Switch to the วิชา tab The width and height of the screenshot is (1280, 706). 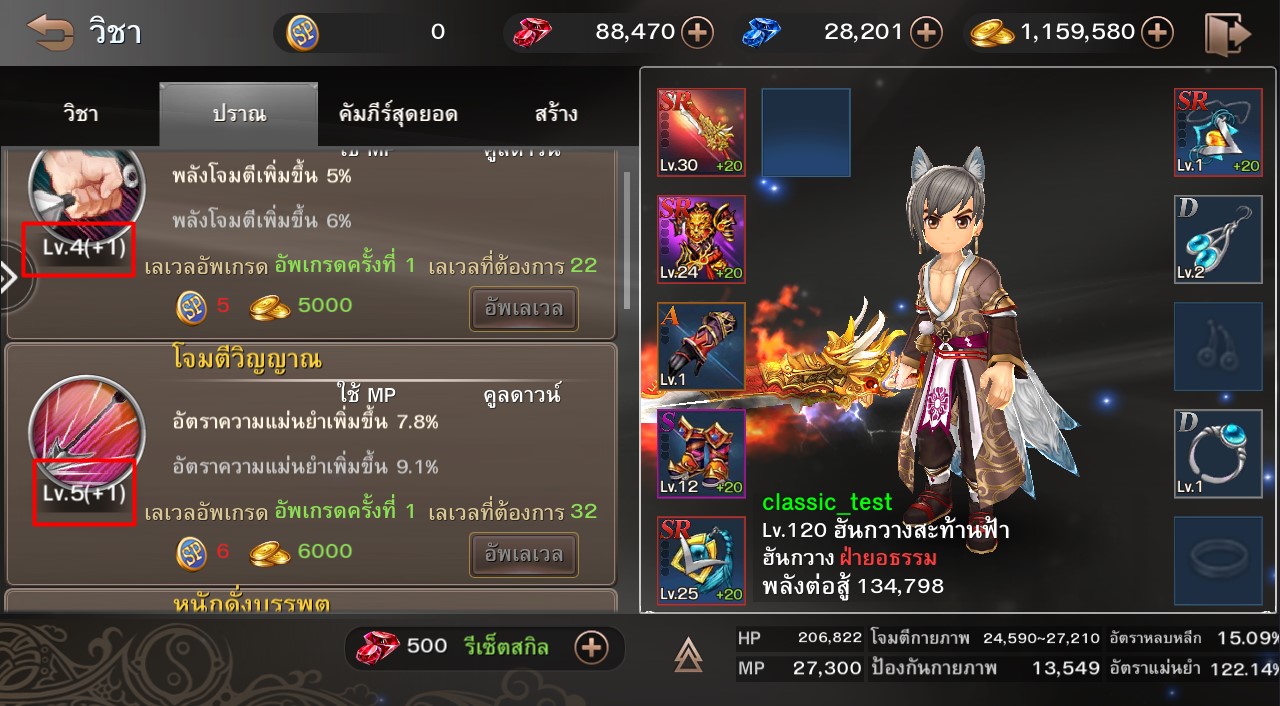(x=80, y=114)
